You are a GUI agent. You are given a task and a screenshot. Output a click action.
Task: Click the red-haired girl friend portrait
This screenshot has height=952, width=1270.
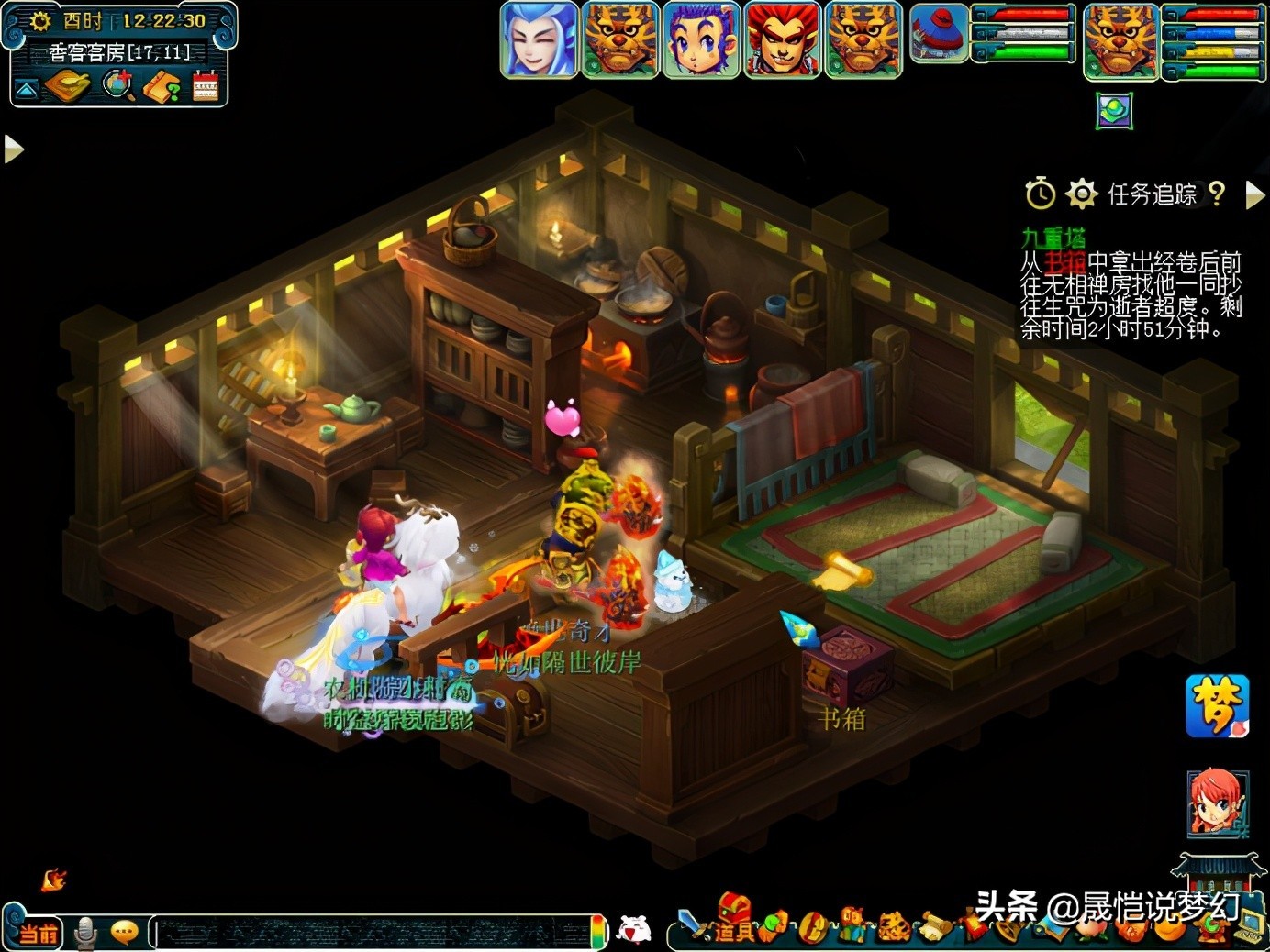1217,803
